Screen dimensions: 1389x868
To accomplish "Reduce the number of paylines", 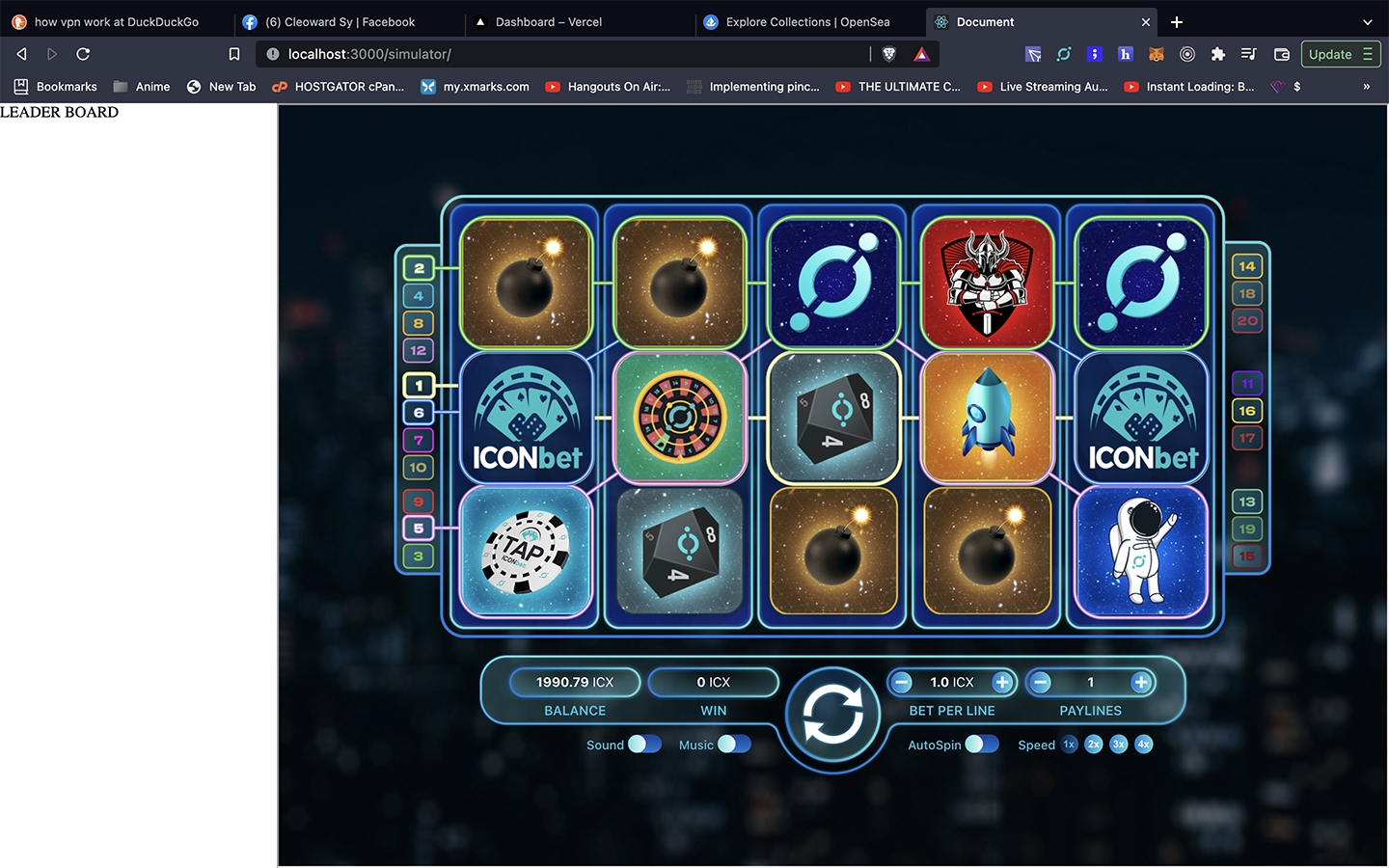I will [x=1041, y=683].
